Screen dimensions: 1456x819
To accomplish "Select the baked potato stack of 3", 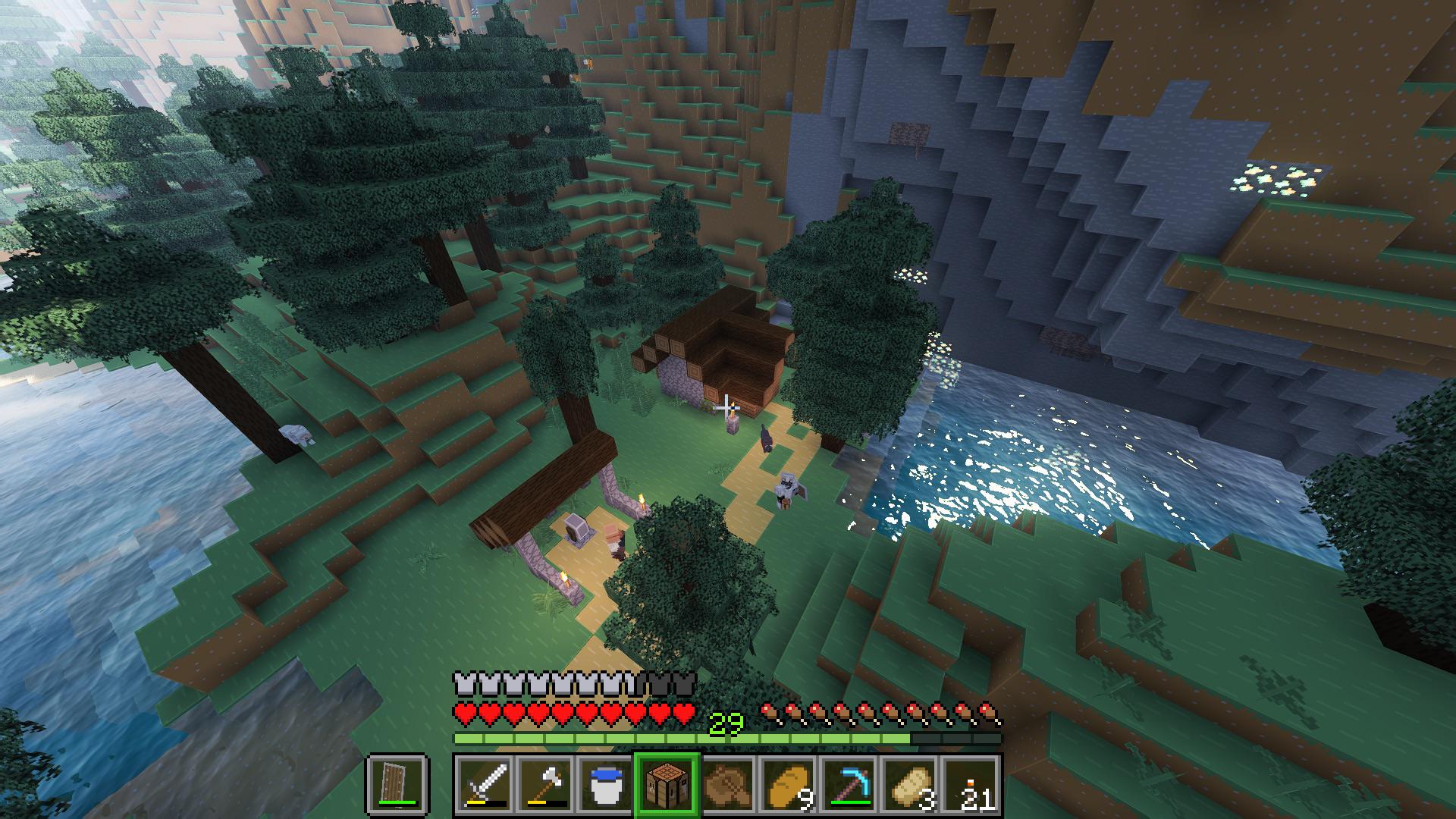I will 910,783.
